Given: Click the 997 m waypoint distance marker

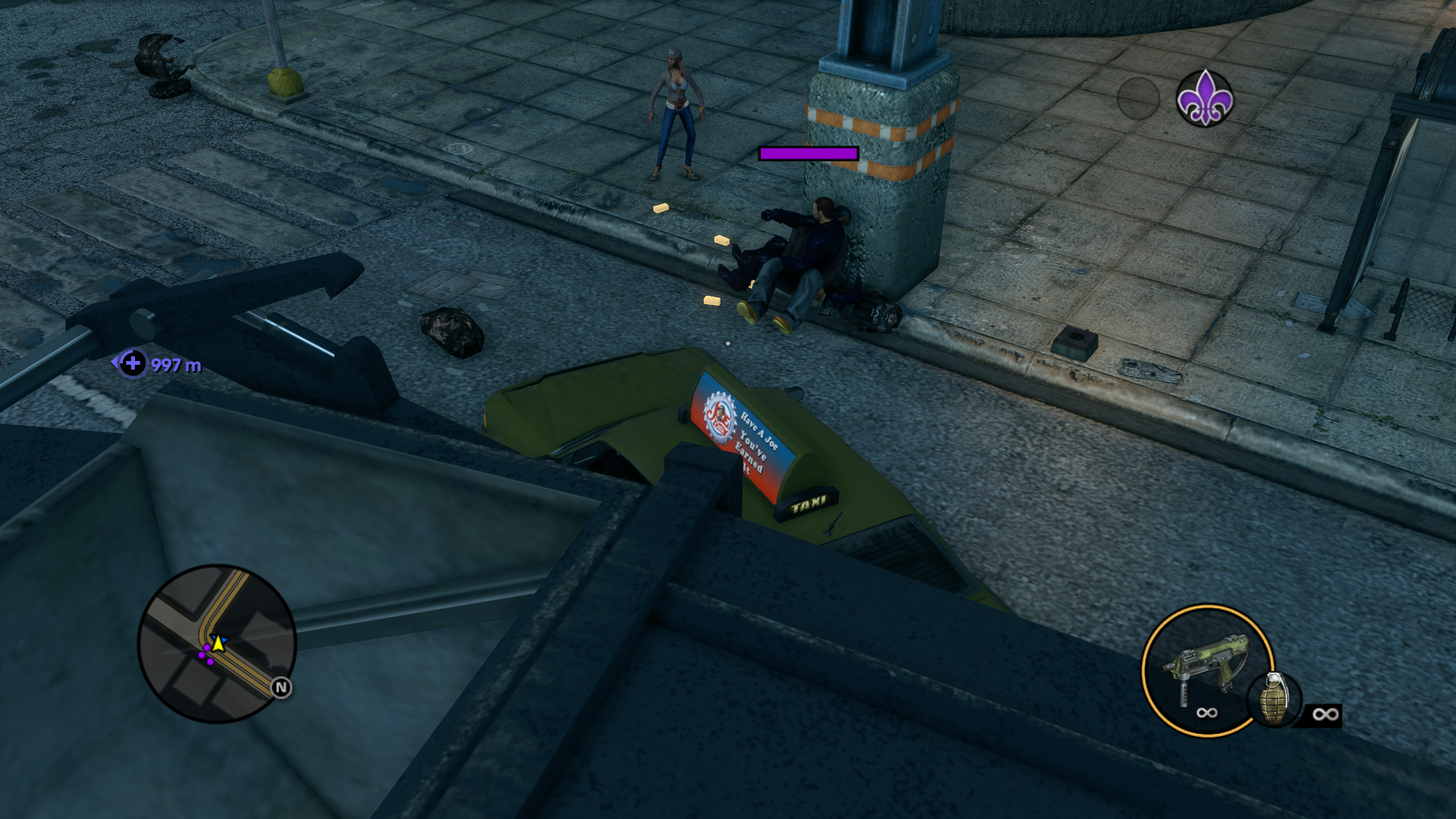Looking at the screenshot, I should pos(159,364).
